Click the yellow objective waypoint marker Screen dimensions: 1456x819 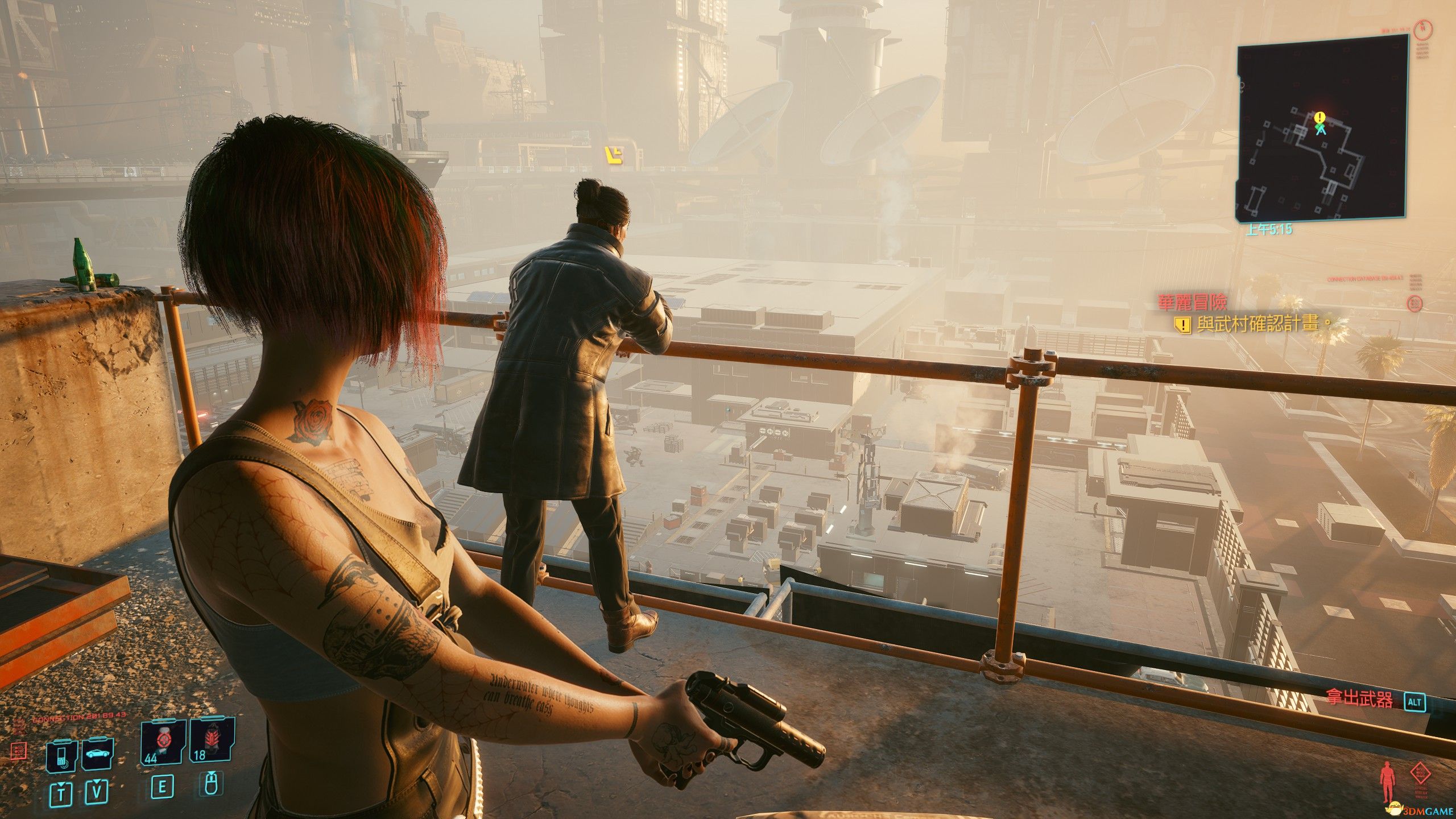(614, 155)
